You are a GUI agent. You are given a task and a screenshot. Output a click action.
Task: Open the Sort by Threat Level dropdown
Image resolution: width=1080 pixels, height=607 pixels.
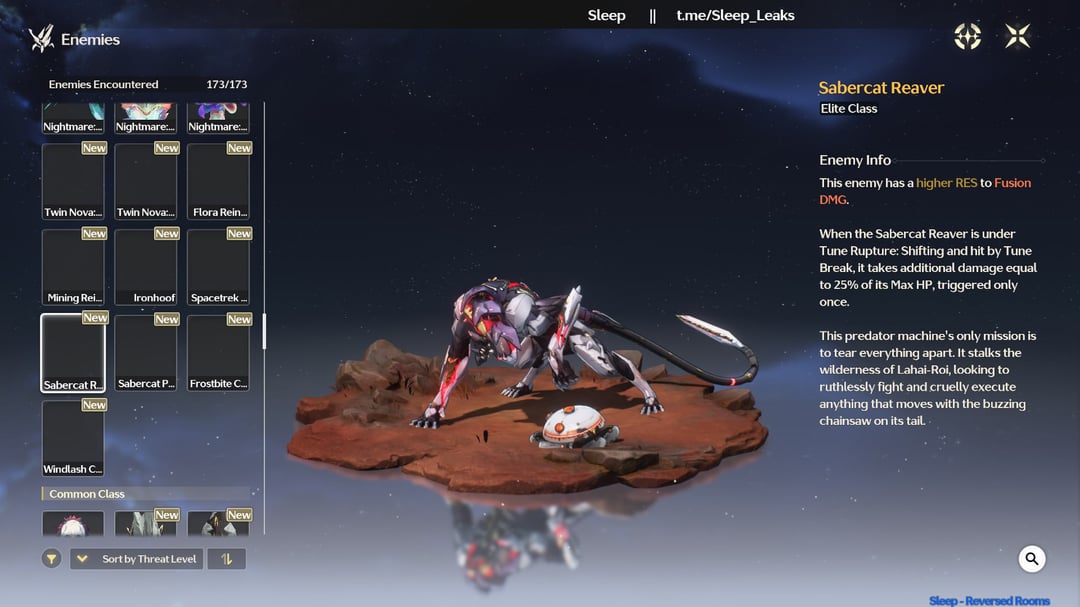136,559
